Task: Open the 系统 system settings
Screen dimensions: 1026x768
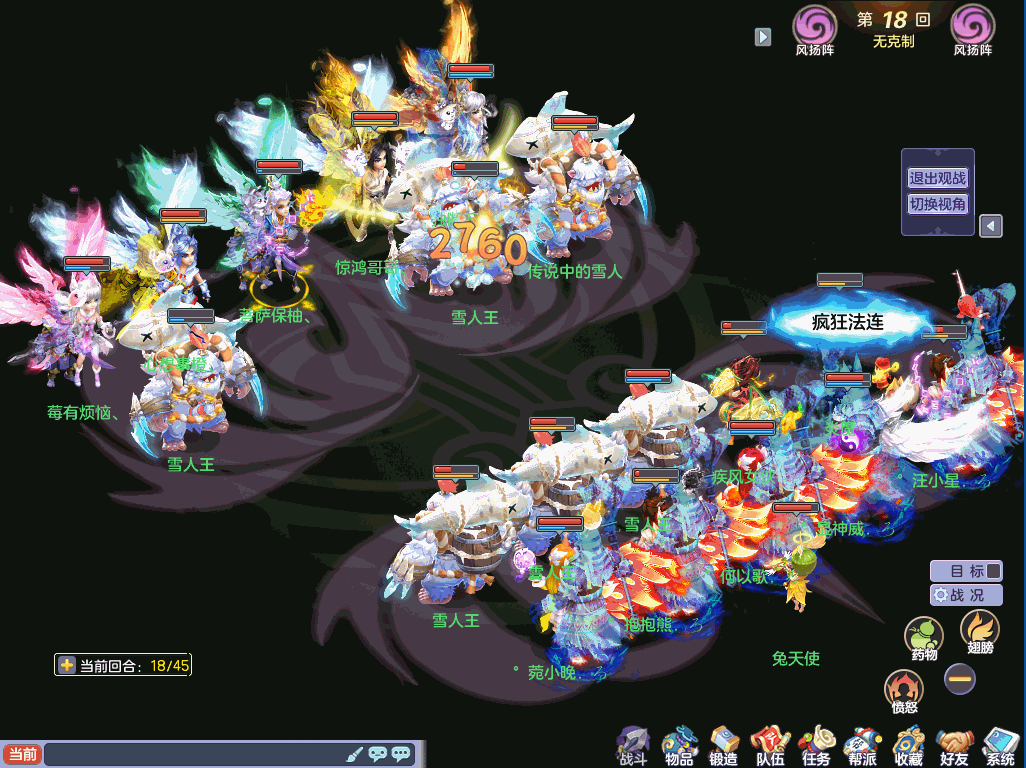Action: pos(1000,745)
